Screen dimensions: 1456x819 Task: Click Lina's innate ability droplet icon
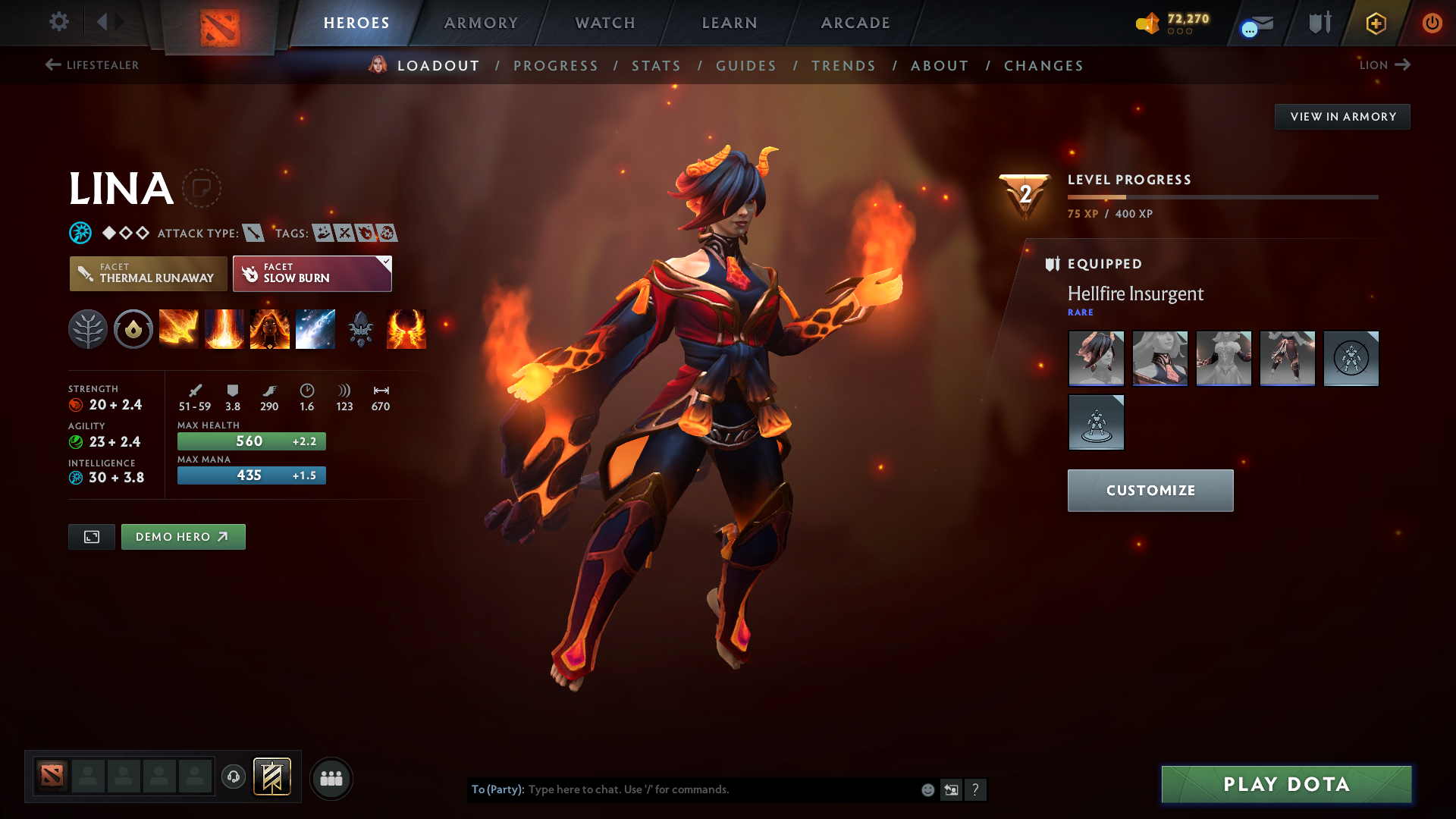tap(133, 328)
